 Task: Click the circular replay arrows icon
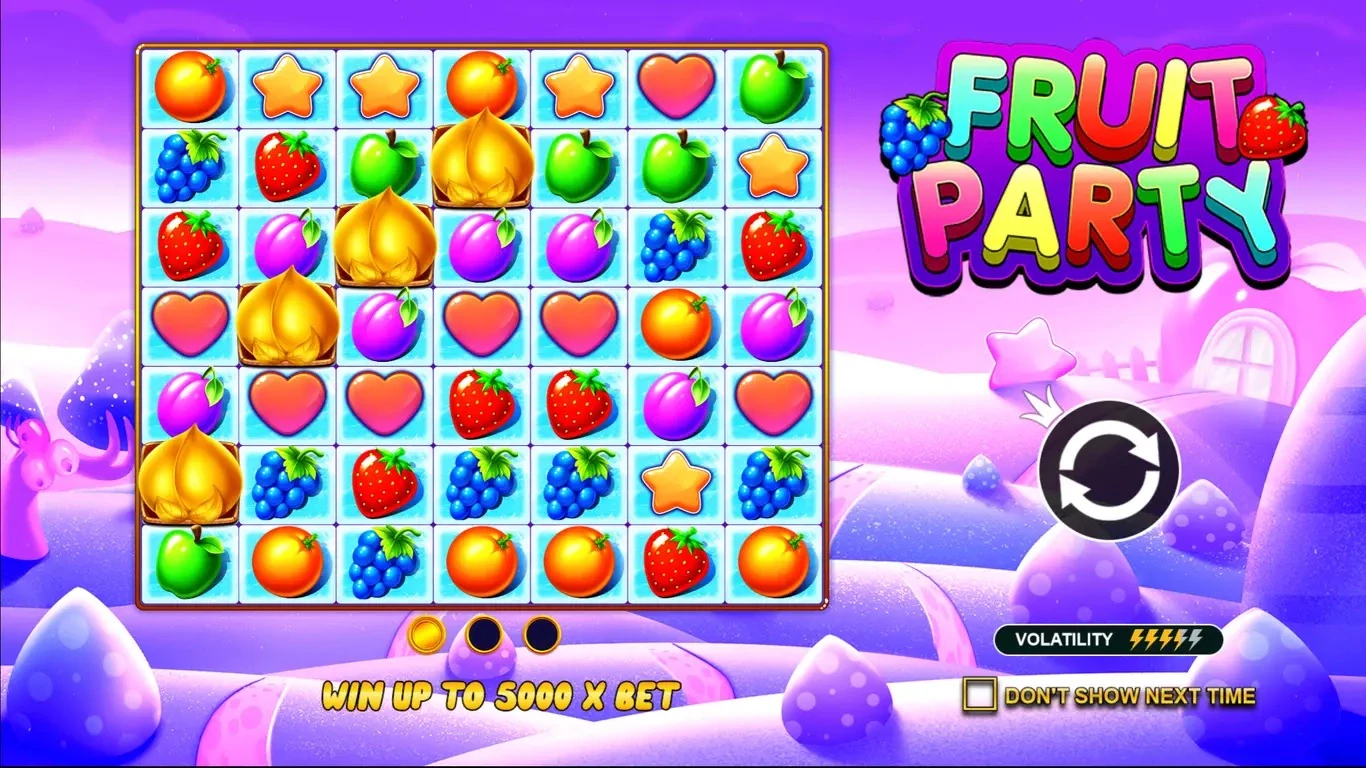(x=1110, y=470)
